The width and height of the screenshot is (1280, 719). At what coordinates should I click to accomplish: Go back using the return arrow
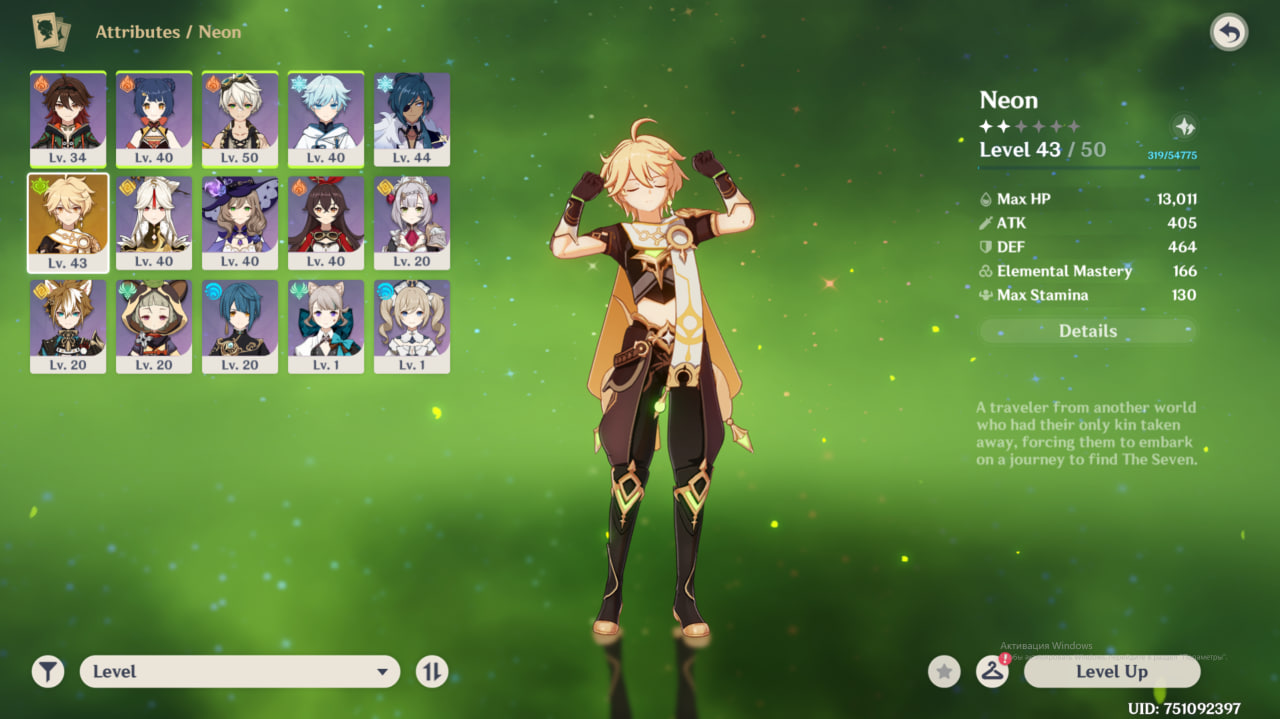click(1229, 33)
